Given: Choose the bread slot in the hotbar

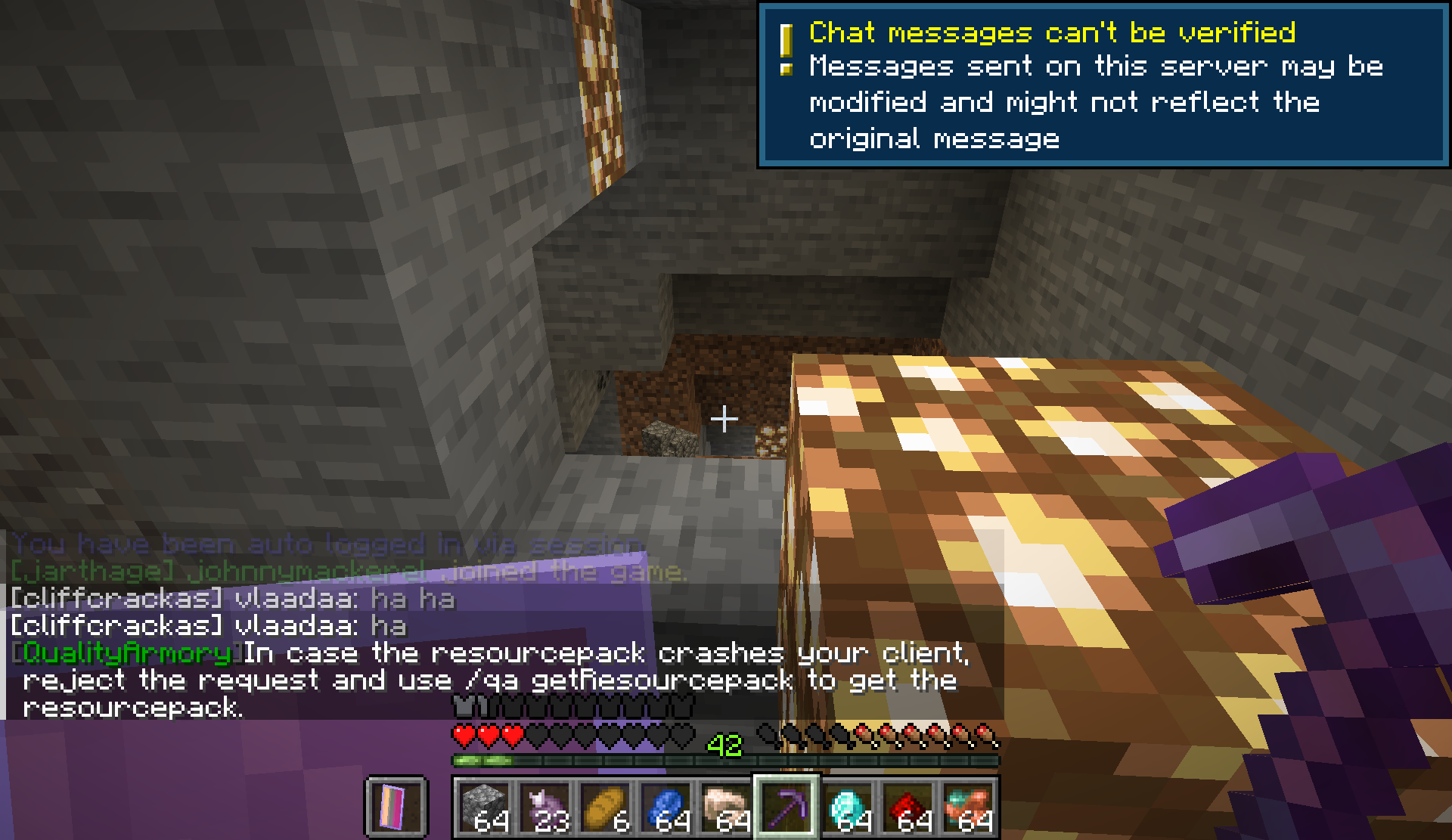Looking at the screenshot, I should pos(605,807).
